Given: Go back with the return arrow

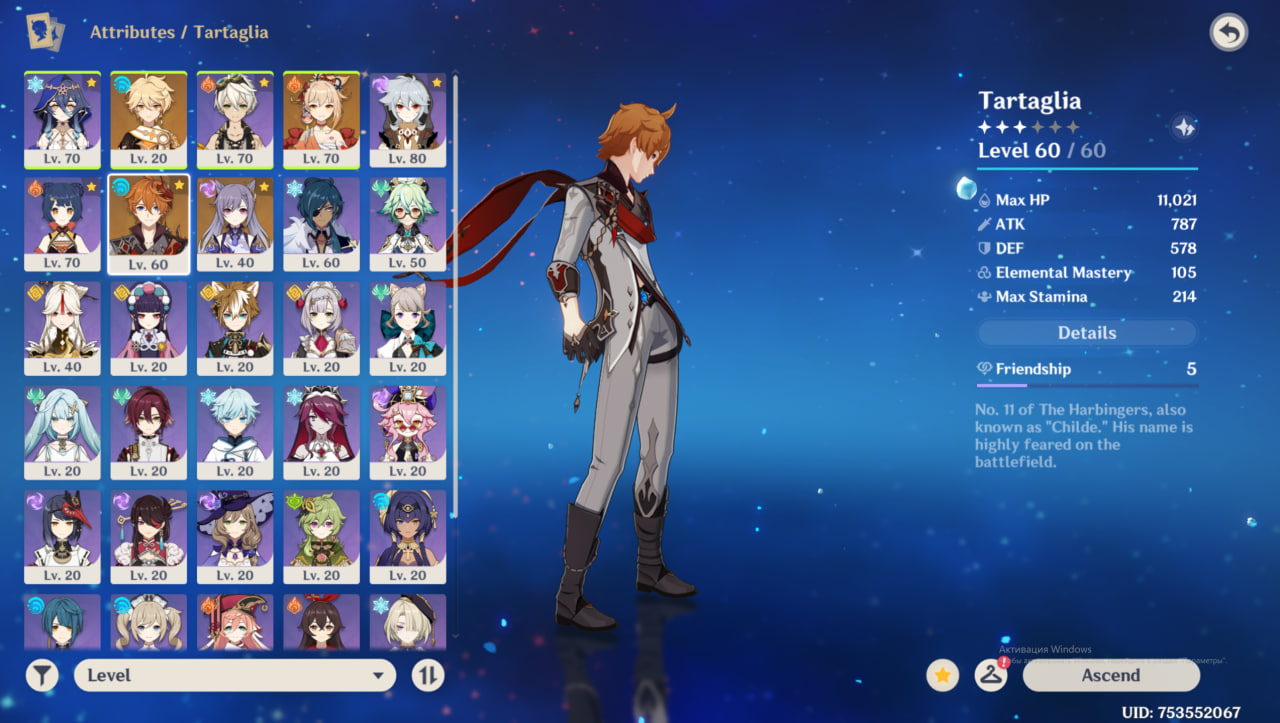Looking at the screenshot, I should click(x=1229, y=33).
